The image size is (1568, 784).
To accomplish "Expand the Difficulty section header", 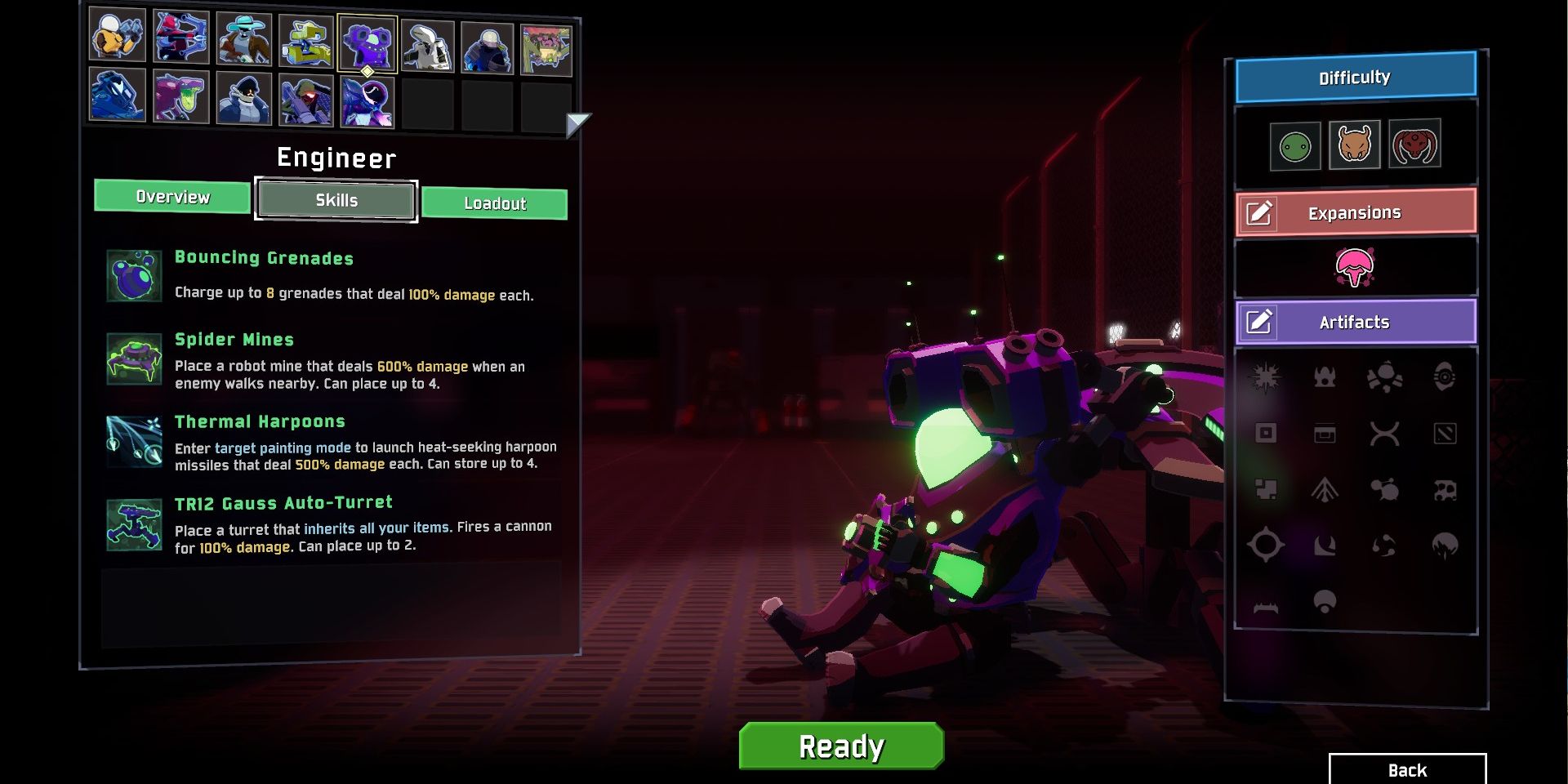I will pos(1354,77).
